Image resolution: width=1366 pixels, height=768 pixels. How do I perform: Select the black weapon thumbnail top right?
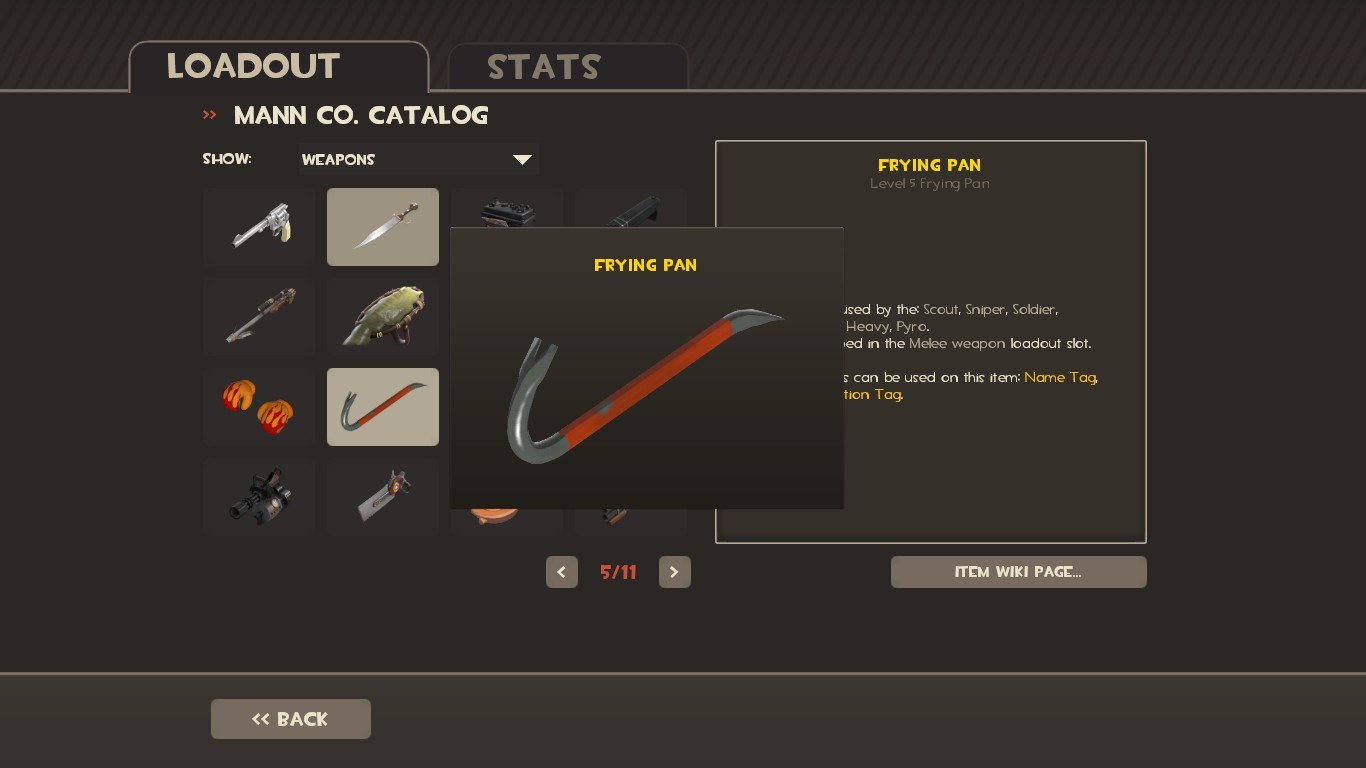point(630,210)
